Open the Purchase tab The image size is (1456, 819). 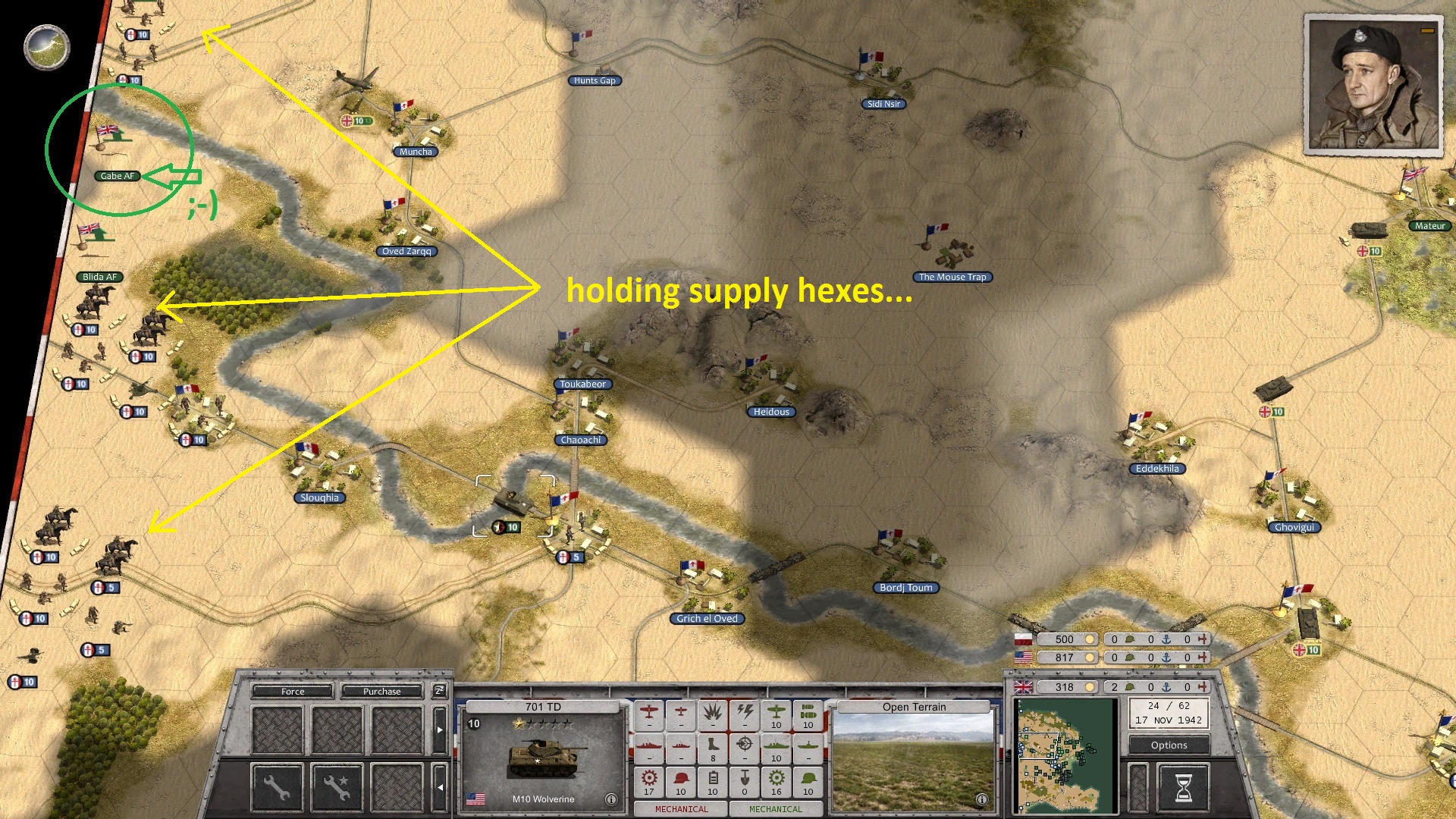382,692
